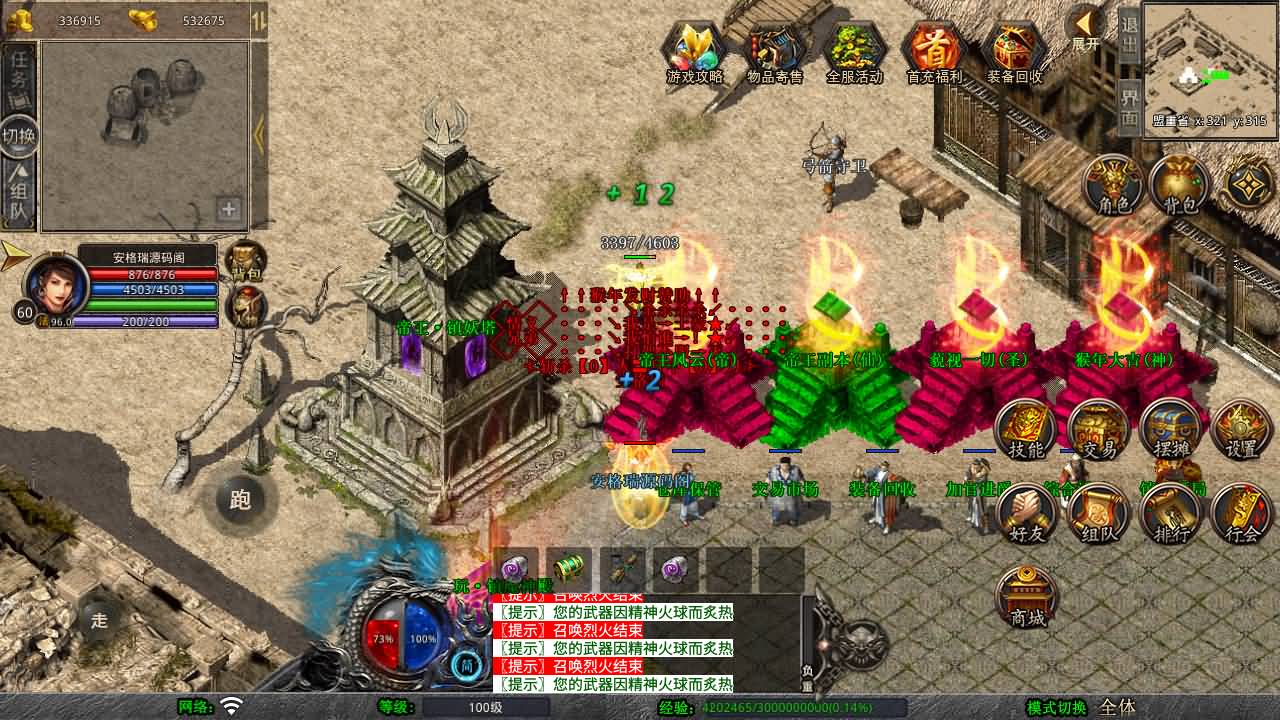
Task: Tap the 退出 exit button
Action: pos(1129,36)
